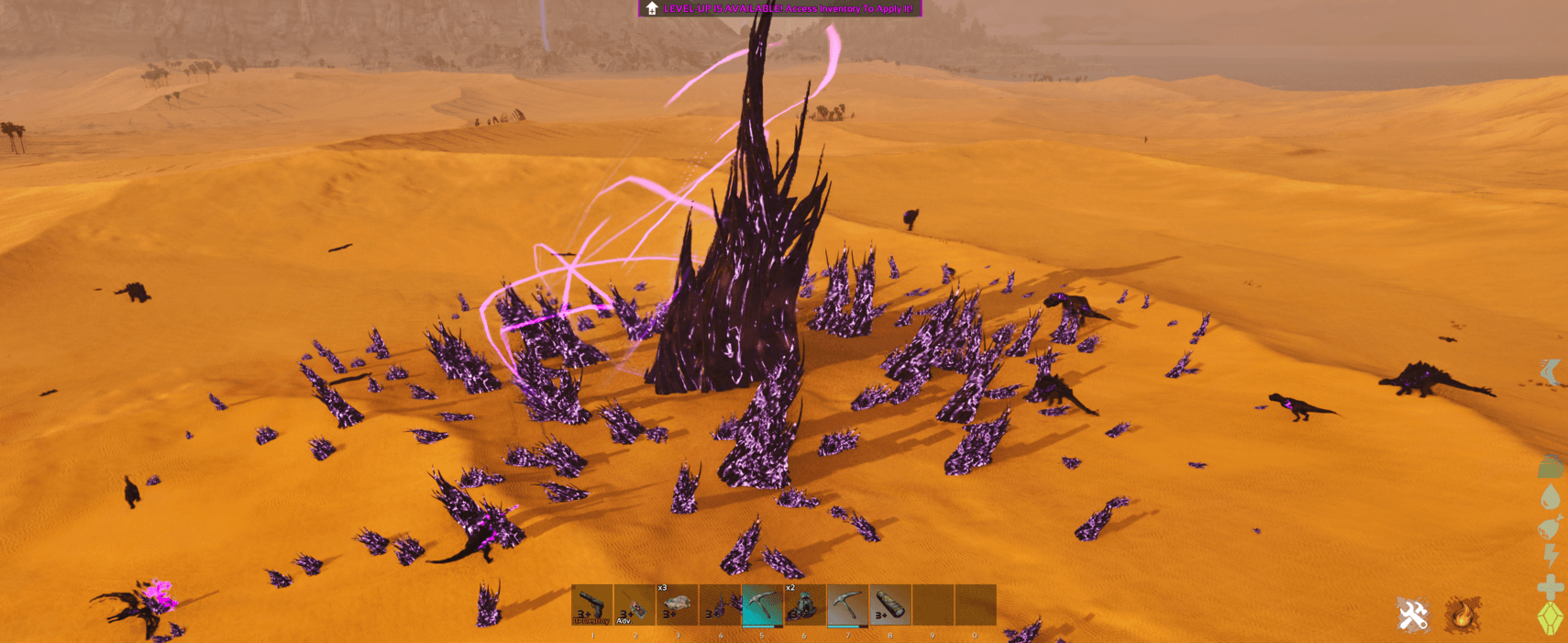Select the camo cylinder attachment in slot 8
Screen dimensions: 1568x643
[x=889, y=605]
